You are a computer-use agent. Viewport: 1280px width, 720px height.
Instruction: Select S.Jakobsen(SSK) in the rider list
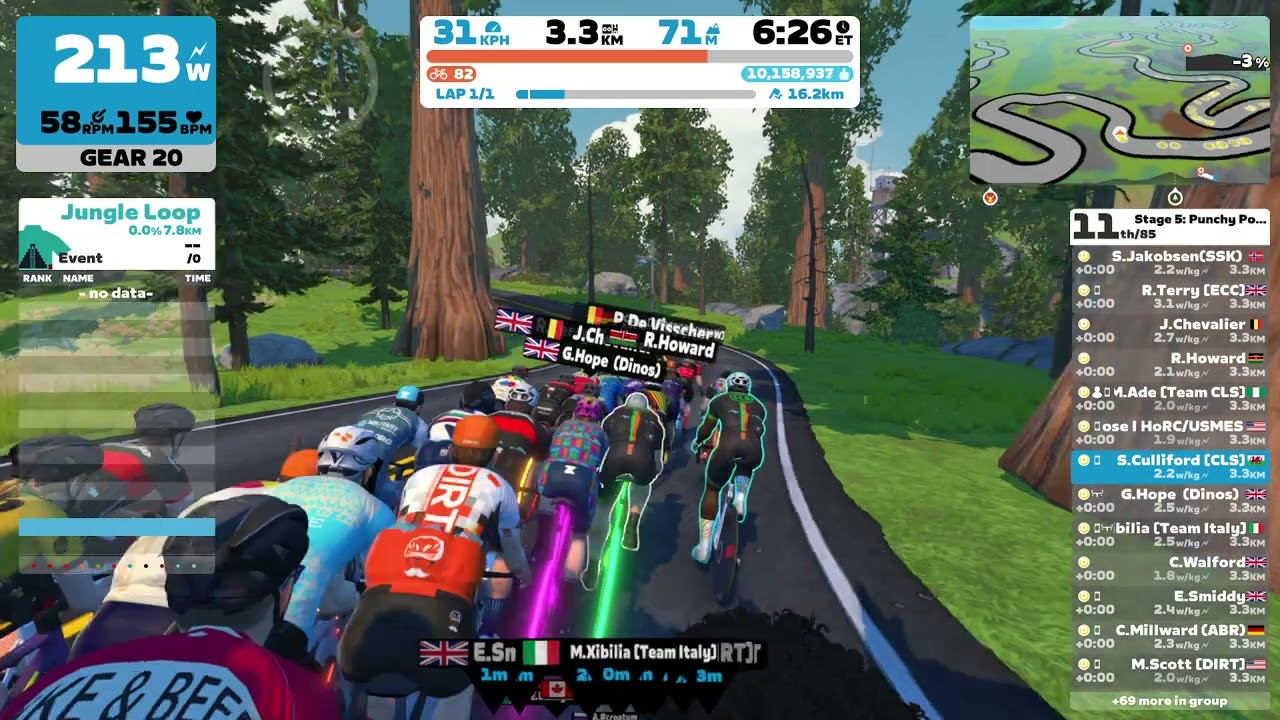(x=1170, y=263)
